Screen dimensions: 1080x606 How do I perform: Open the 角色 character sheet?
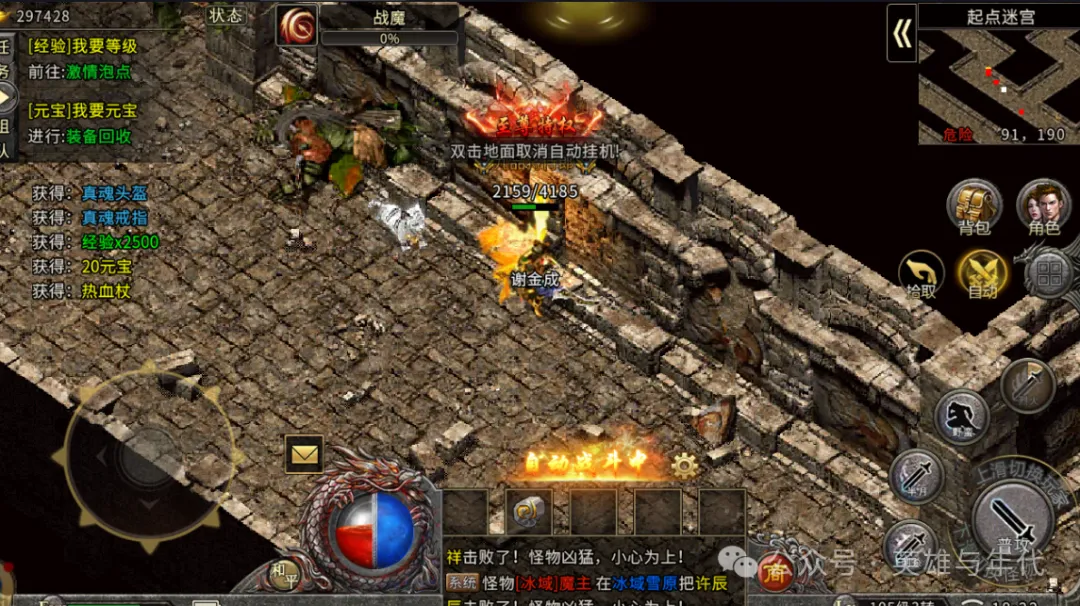click(x=1043, y=206)
